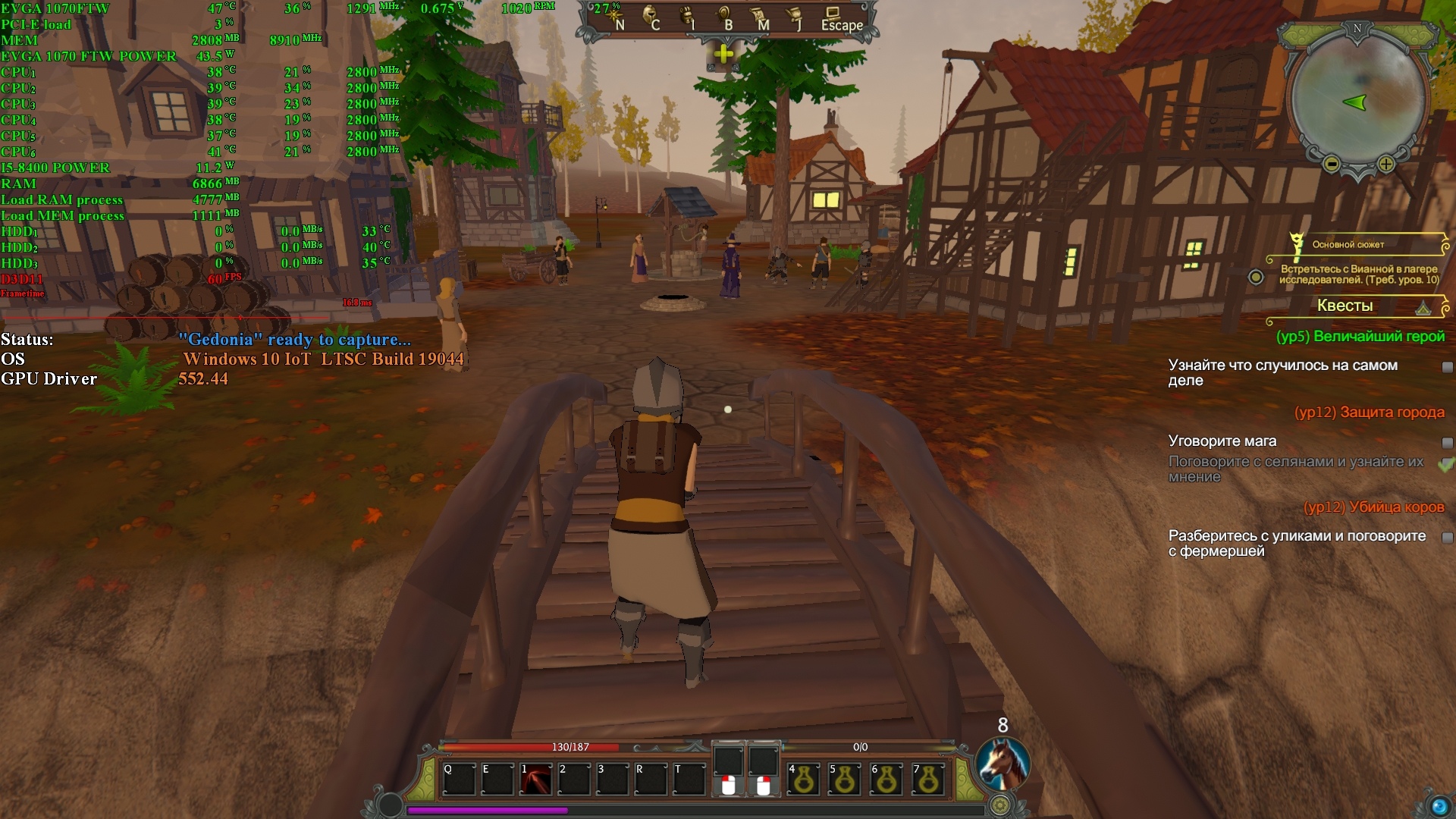This screenshot has width=1456, height=819.
Task: Open the inventory backpack icon
Action: 687,17
